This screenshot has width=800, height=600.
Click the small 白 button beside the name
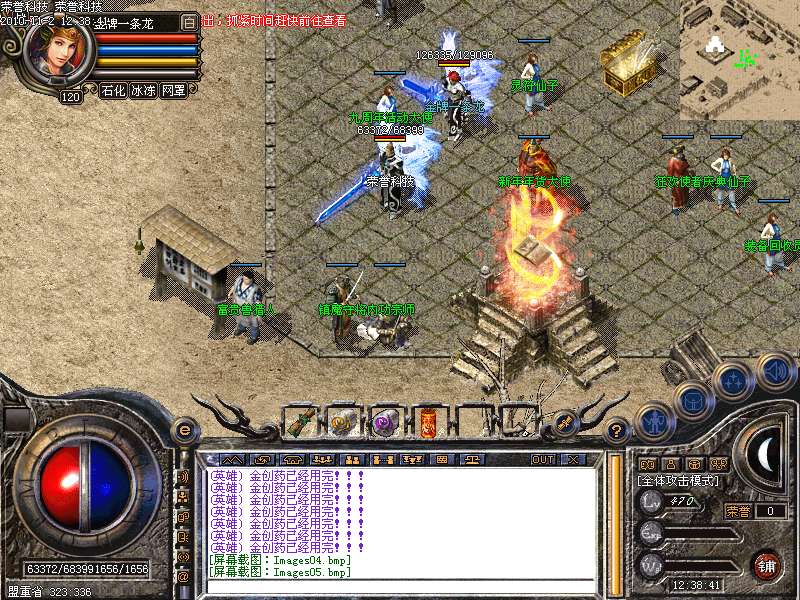(x=190, y=21)
